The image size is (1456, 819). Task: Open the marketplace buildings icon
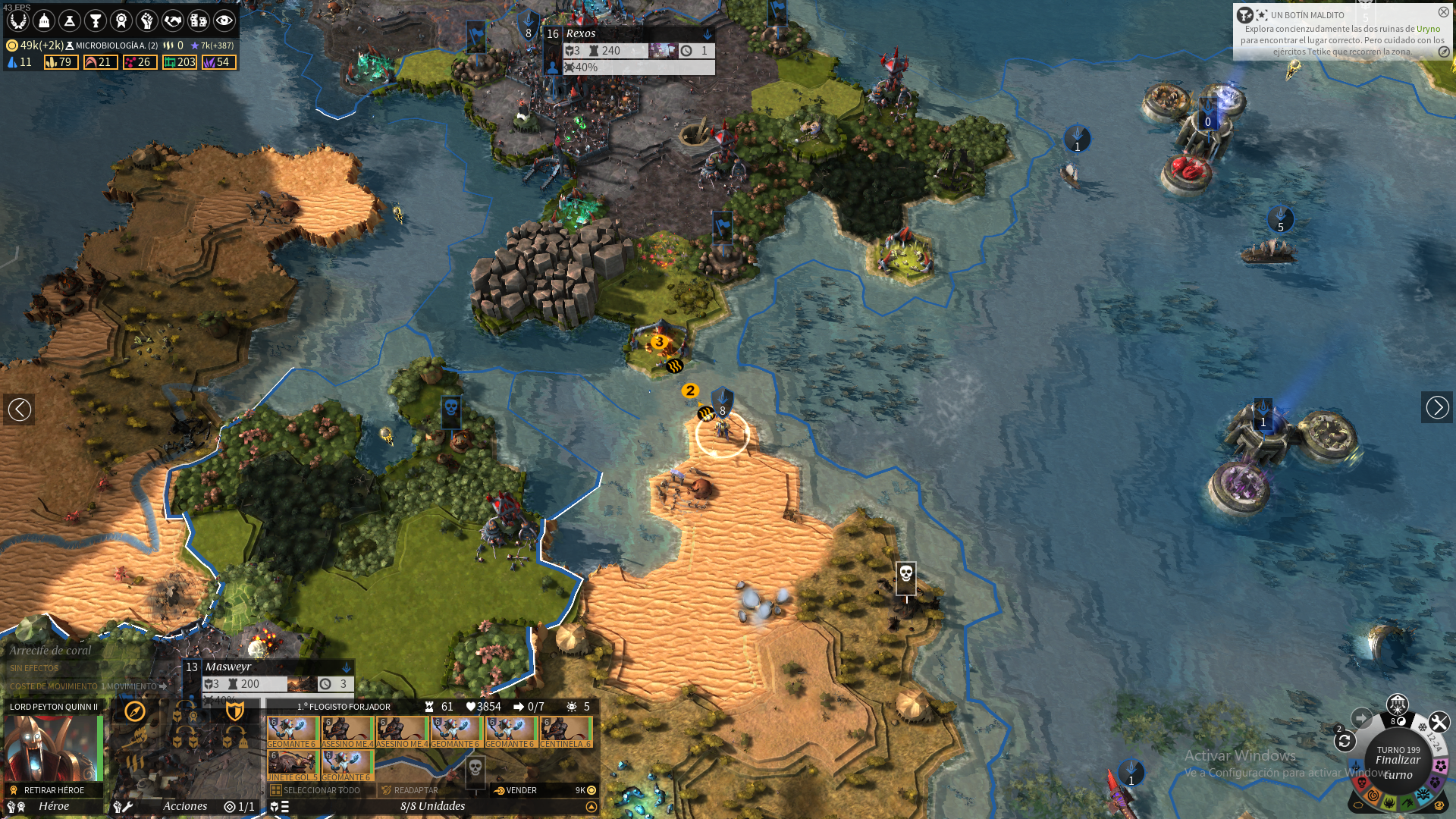click(199, 20)
